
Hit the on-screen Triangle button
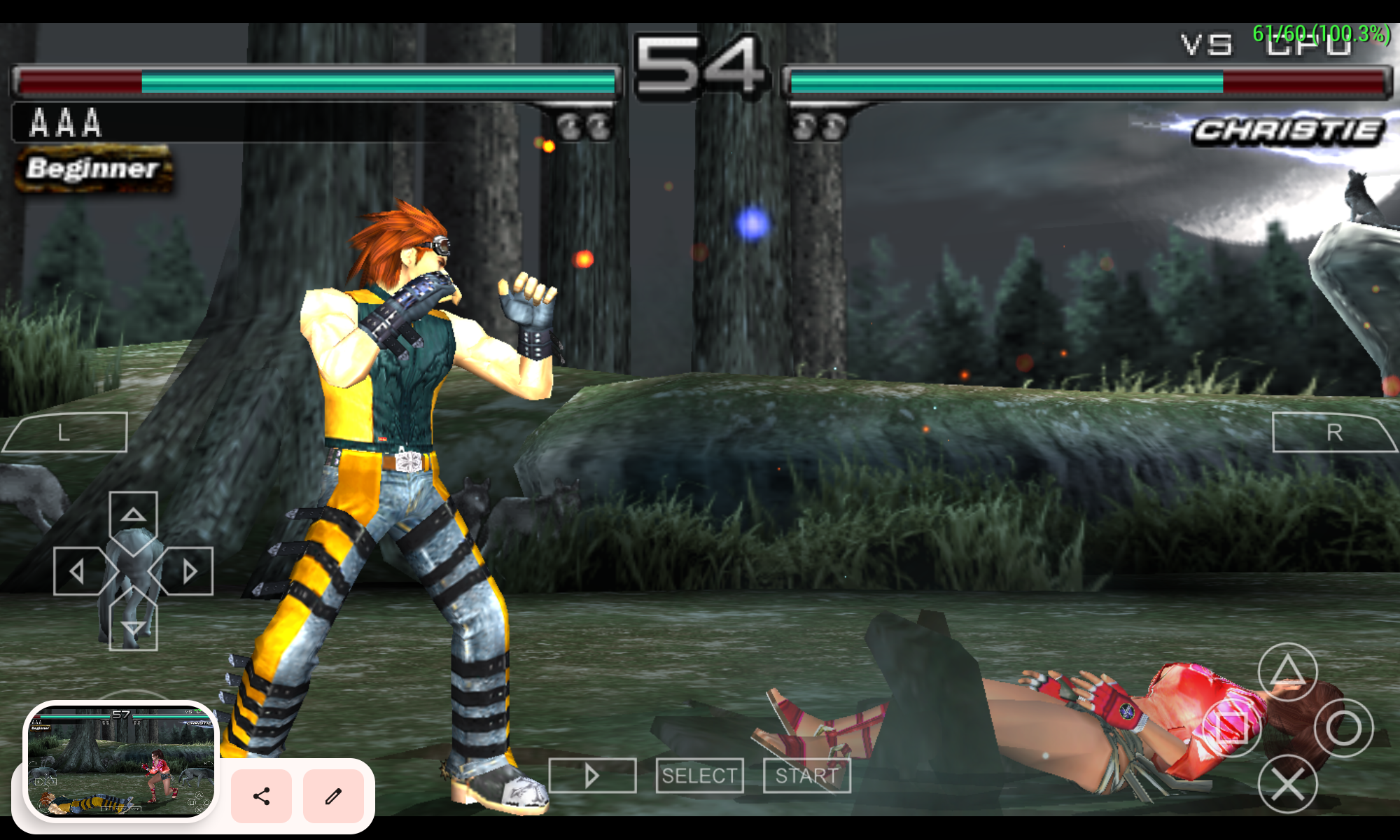pyautogui.click(x=1287, y=672)
